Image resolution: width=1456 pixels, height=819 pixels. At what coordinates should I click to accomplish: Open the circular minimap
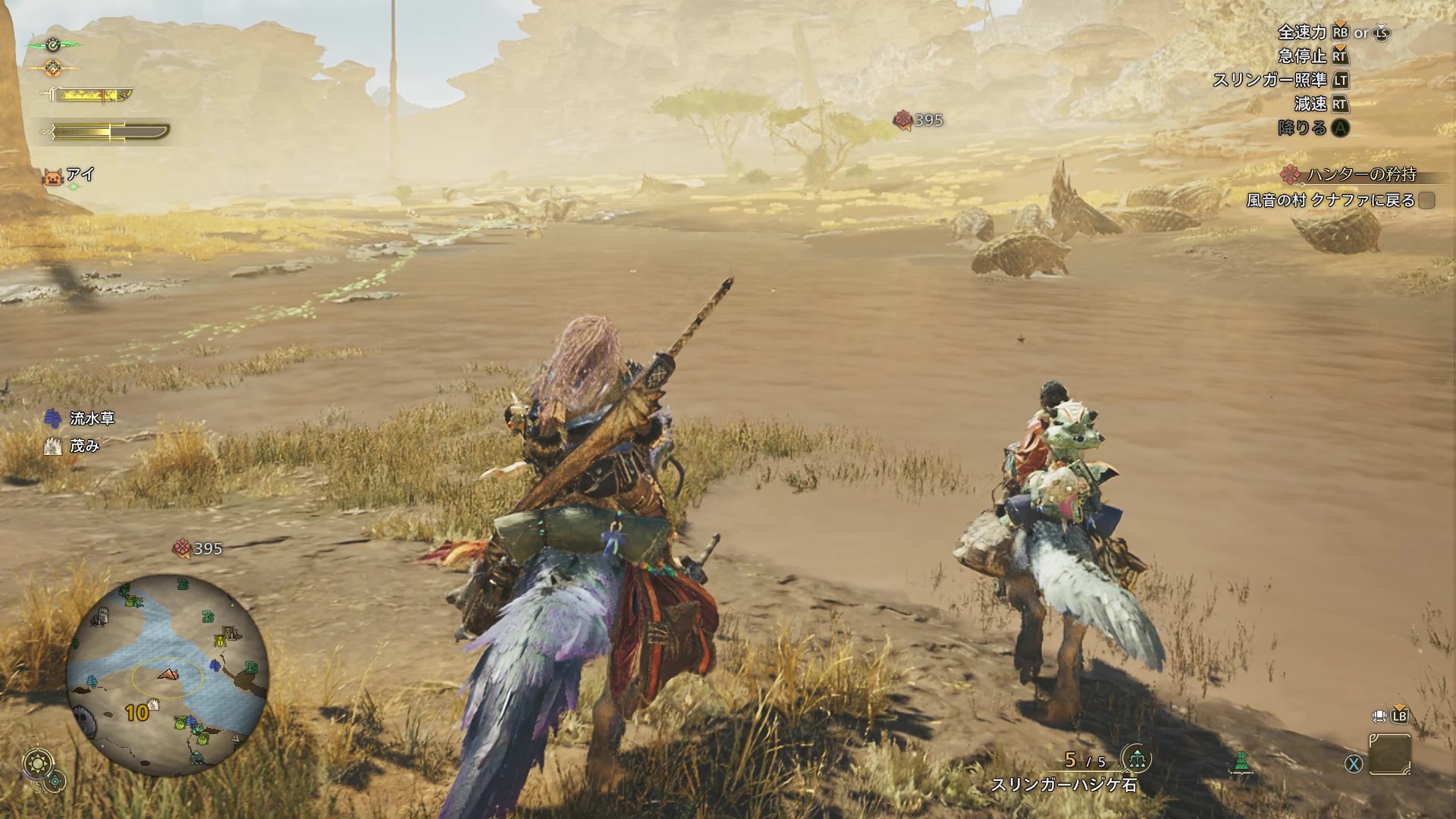pos(167,675)
